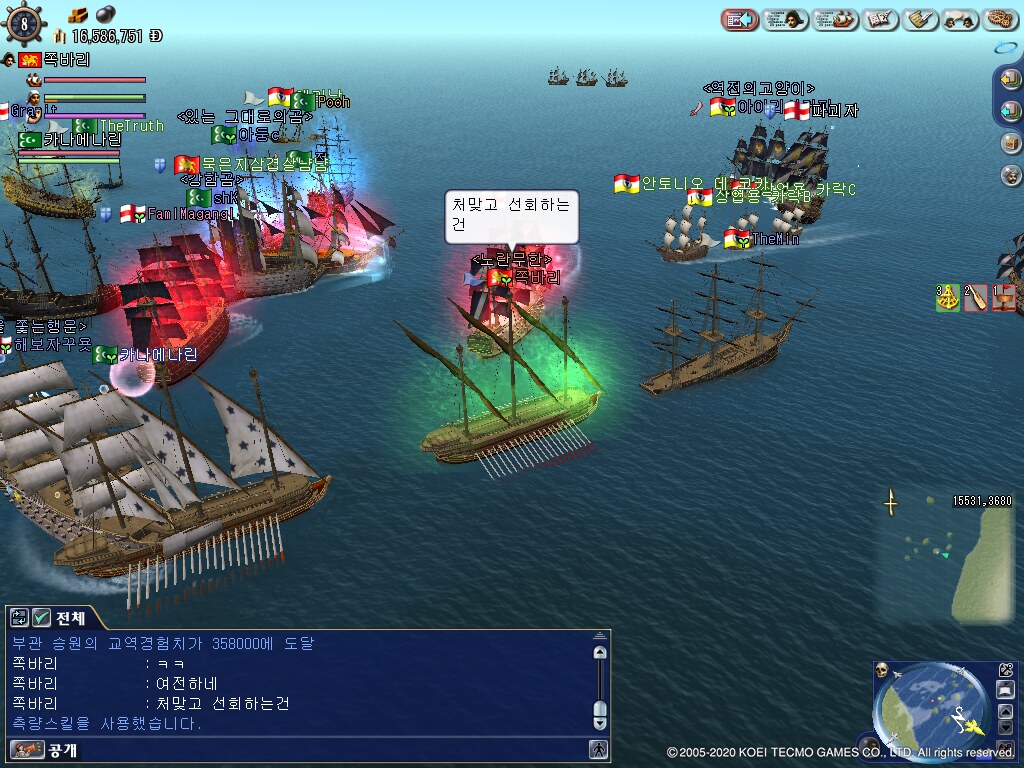Click the minimap down-arrow zoom button
Screen dimensions: 1024x768
pos(1006,727)
